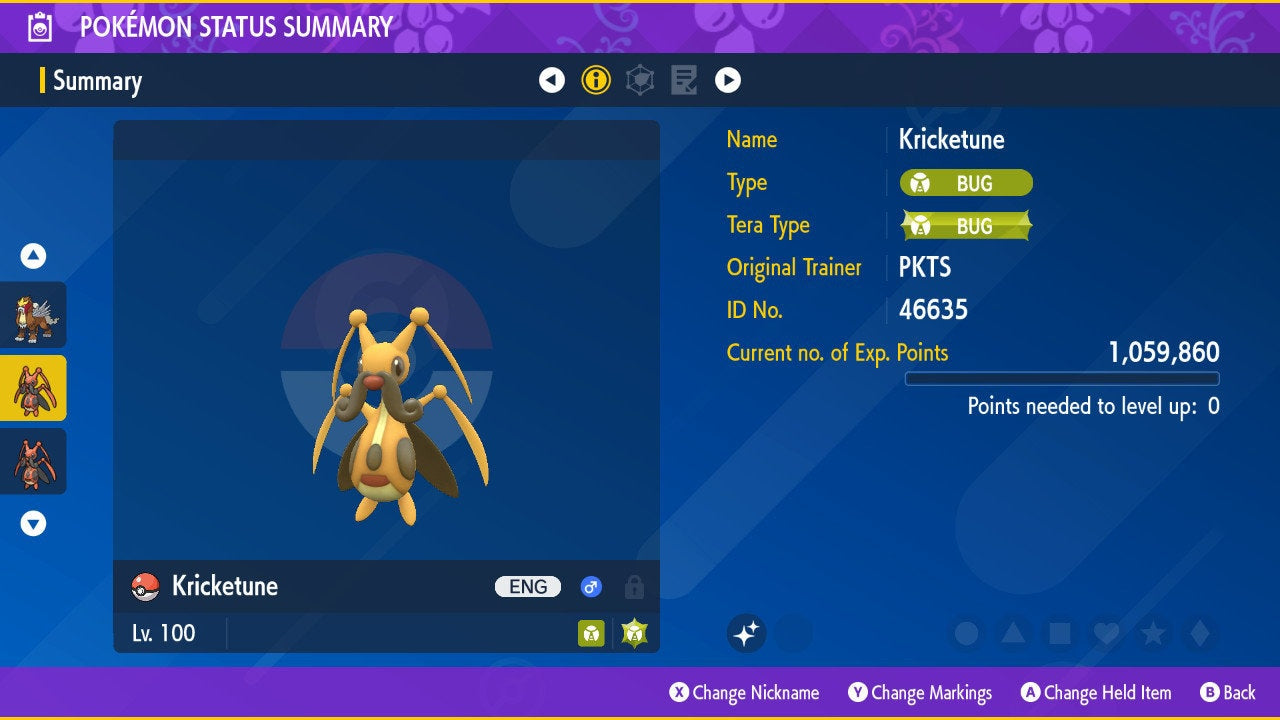Click Change Nickname option
This screenshot has height=720, width=1280.
click(x=744, y=693)
